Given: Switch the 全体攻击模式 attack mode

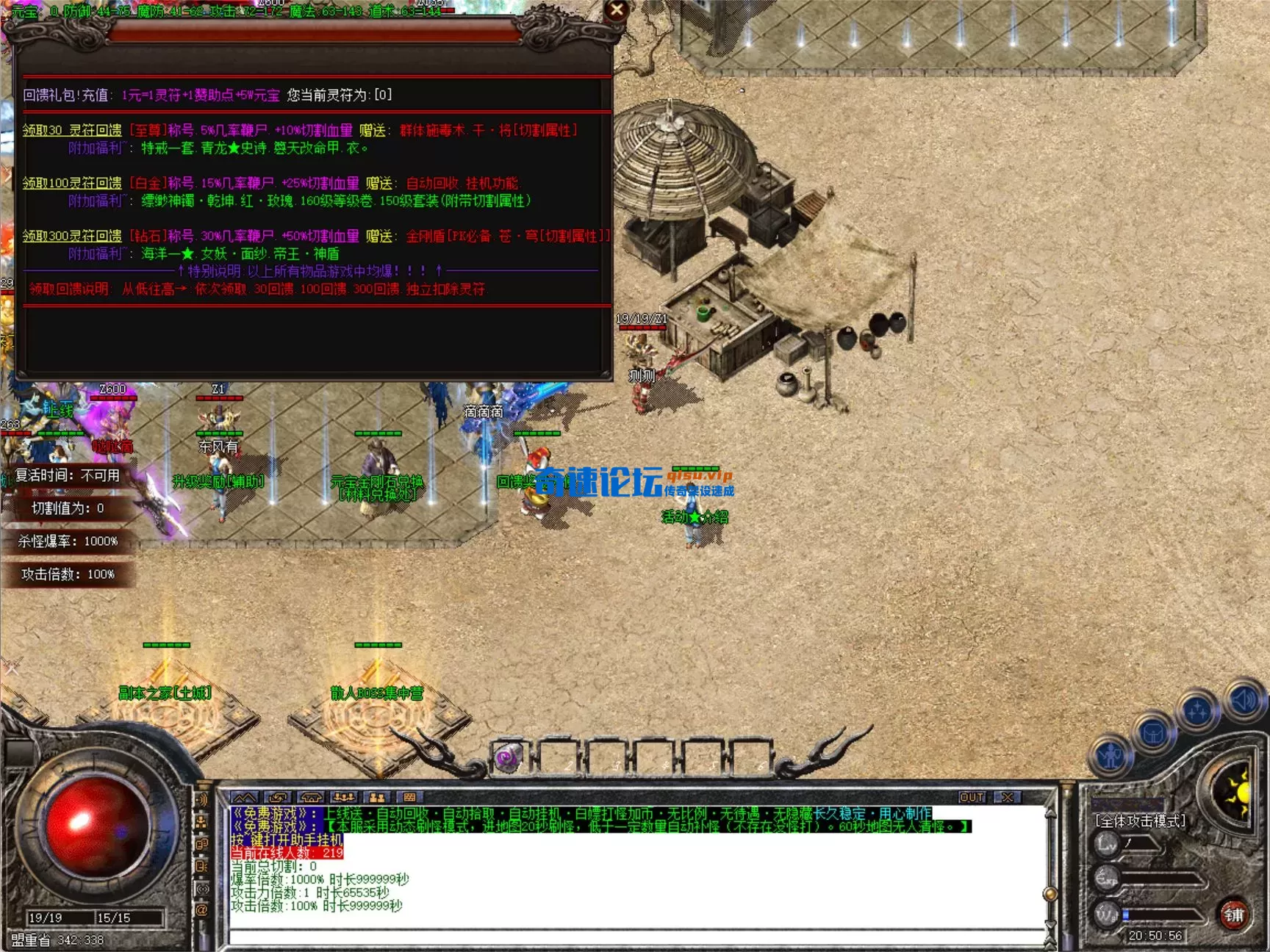Looking at the screenshot, I should tap(1140, 821).
